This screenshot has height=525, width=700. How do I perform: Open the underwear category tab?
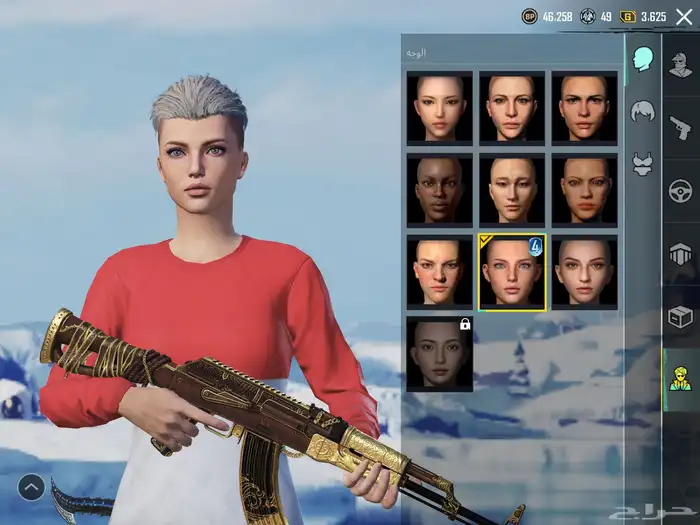[x=642, y=165]
